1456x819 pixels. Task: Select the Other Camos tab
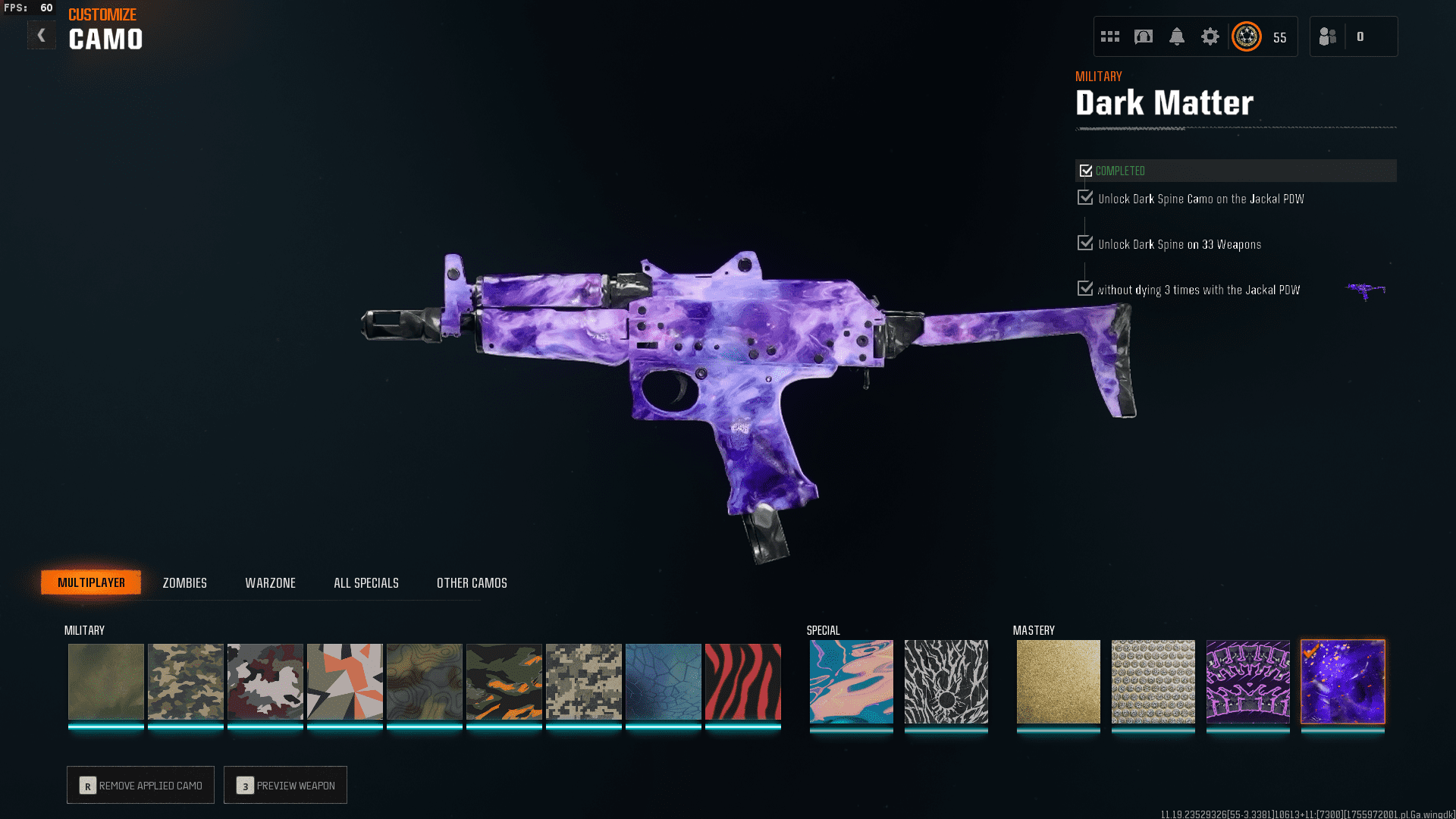(472, 582)
